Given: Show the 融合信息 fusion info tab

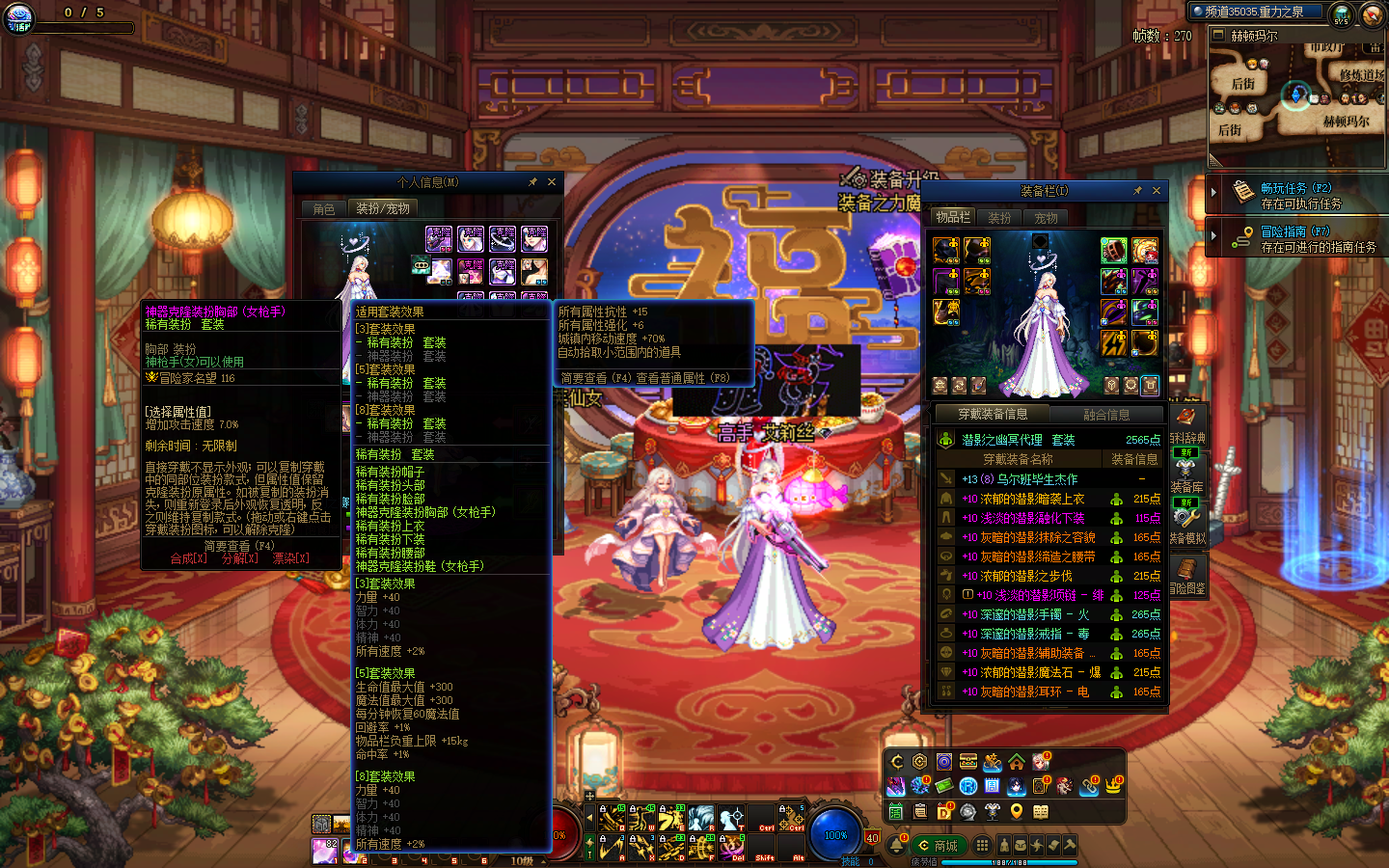Looking at the screenshot, I should pos(1106,415).
